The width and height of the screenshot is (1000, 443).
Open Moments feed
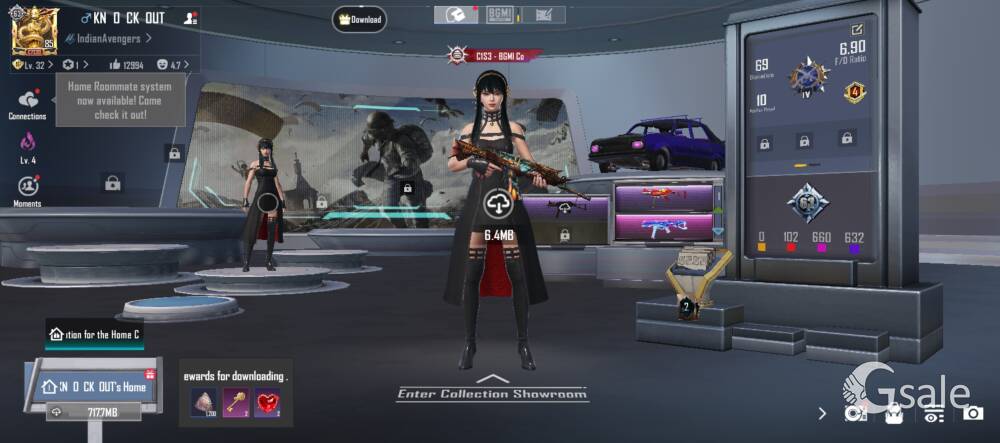tap(27, 189)
